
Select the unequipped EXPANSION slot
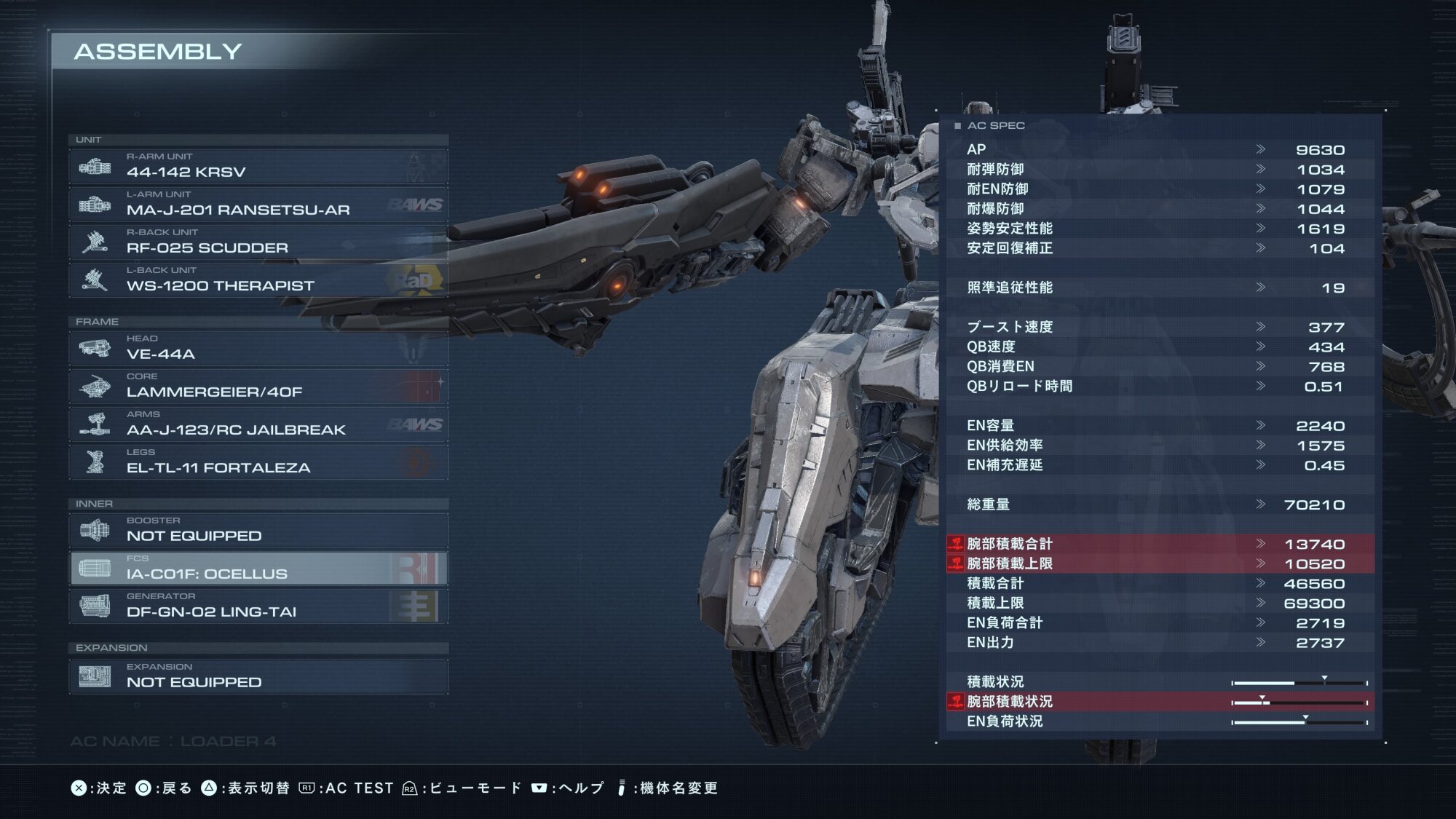pyautogui.click(x=258, y=677)
